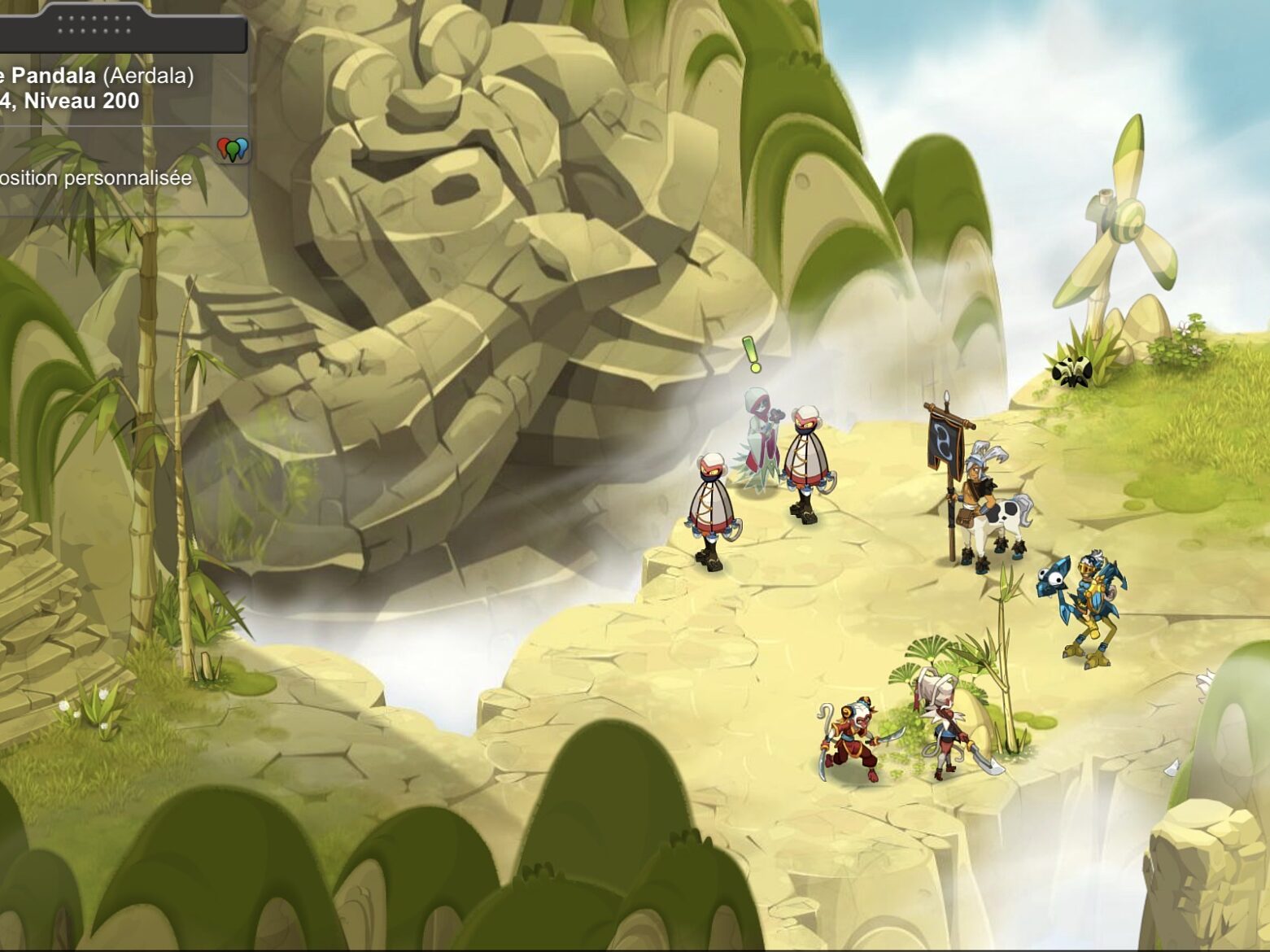The width and height of the screenshot is (1270, 952).
Task: Click the colored map pins icon
Action: pyautogui.click(x=233, y=149)
